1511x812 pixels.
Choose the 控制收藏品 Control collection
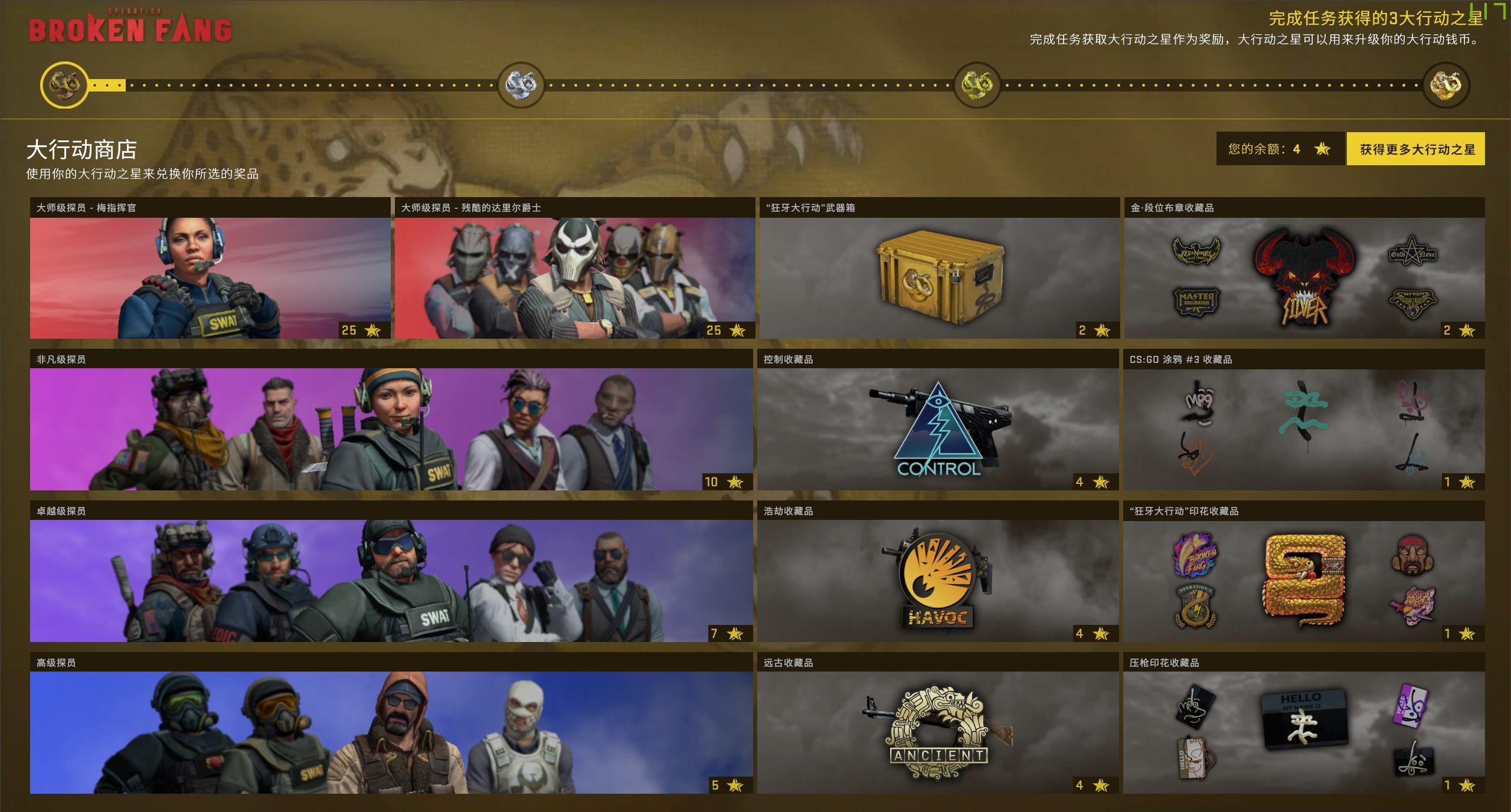point(938,429)
